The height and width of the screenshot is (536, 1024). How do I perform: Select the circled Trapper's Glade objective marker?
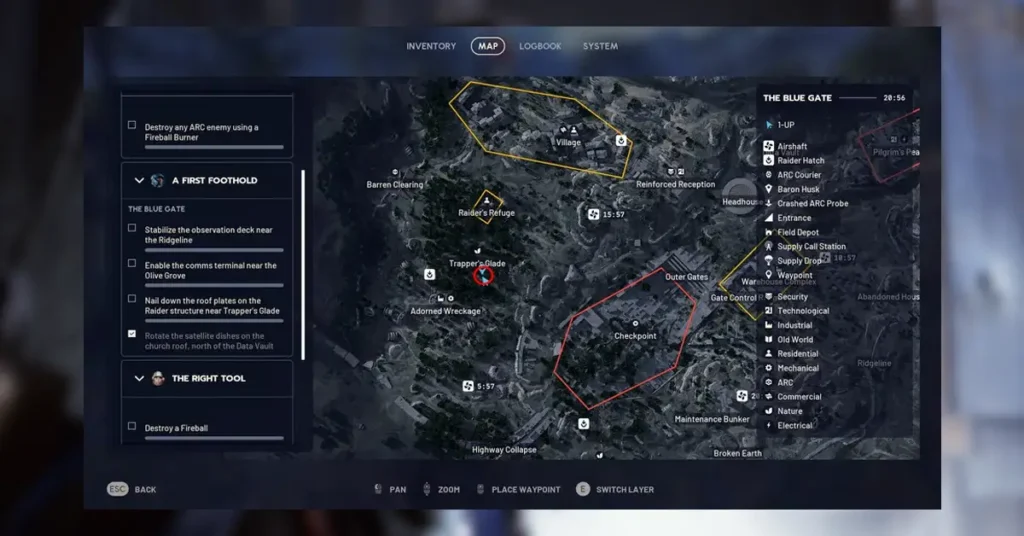point(484,275)
